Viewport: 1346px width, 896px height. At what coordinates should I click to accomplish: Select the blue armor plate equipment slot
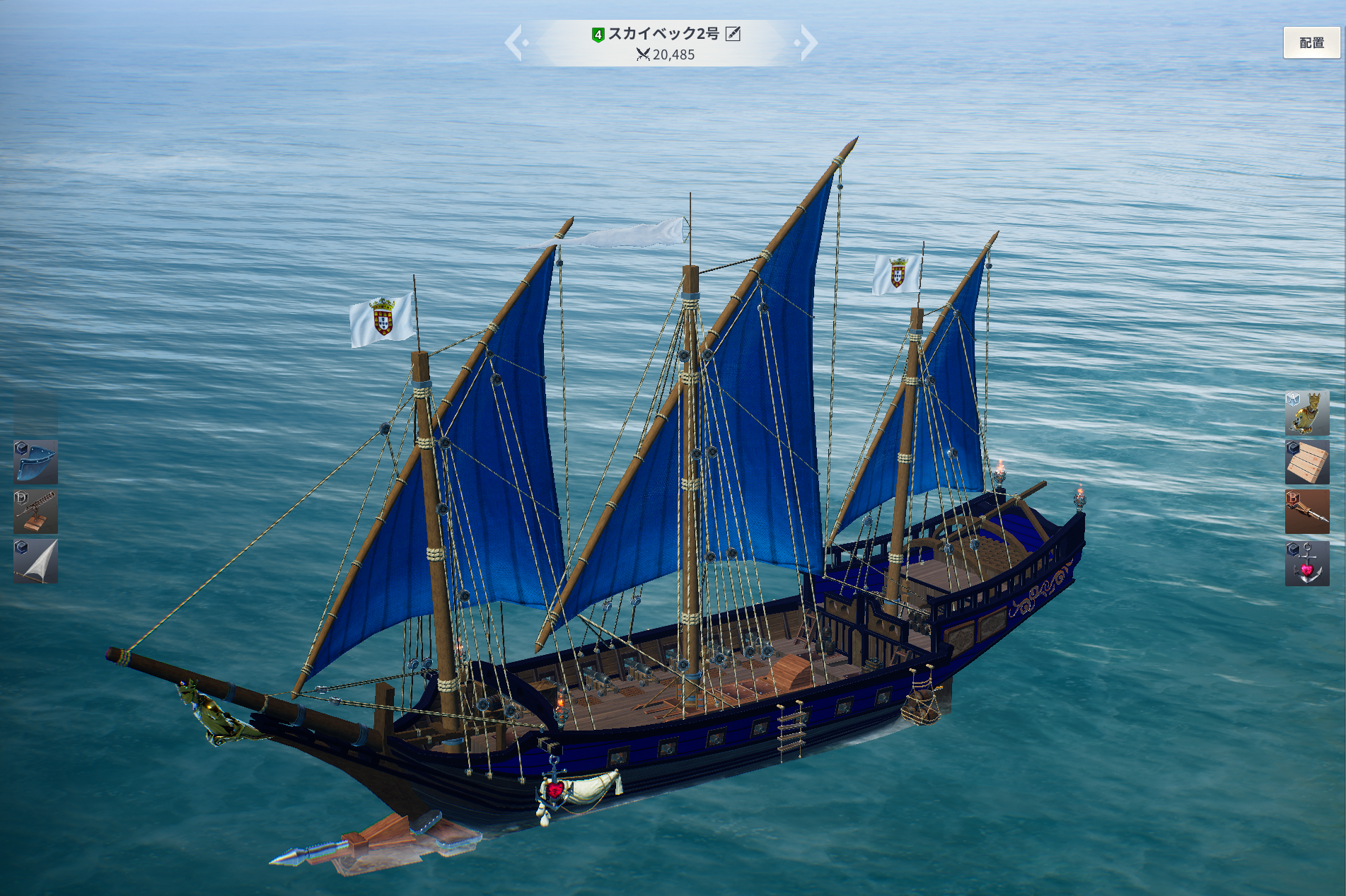[x=36, y=462]
